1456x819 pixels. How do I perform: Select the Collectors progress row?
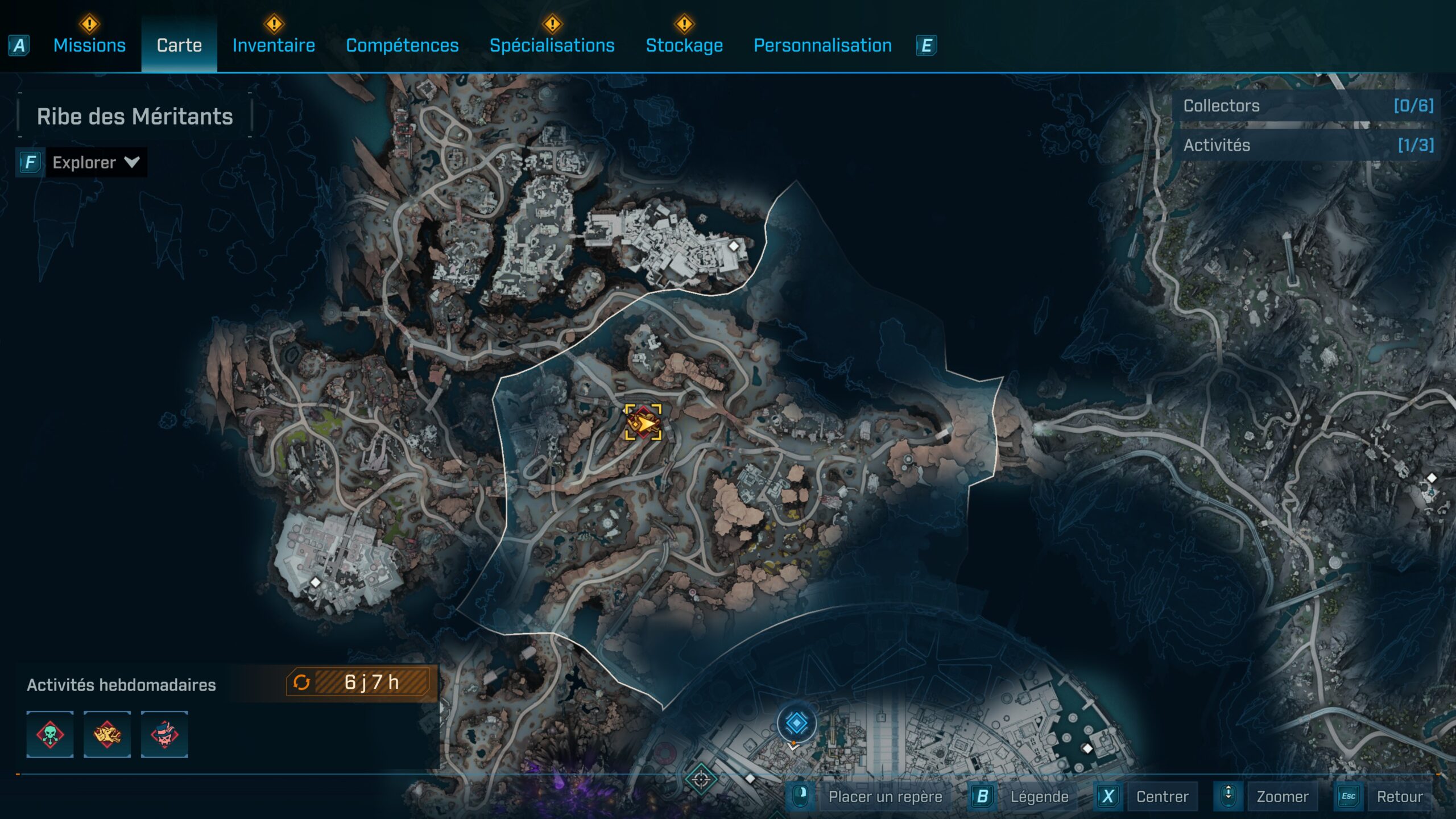[x=1308, y=106]
